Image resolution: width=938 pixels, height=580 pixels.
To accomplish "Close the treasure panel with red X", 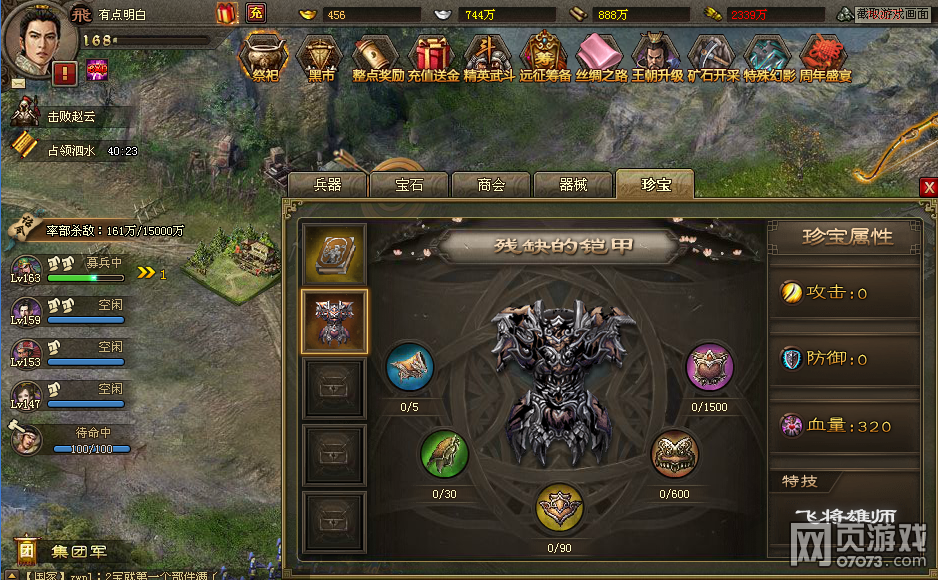I will pyautogui.click(x=929, y=188).
